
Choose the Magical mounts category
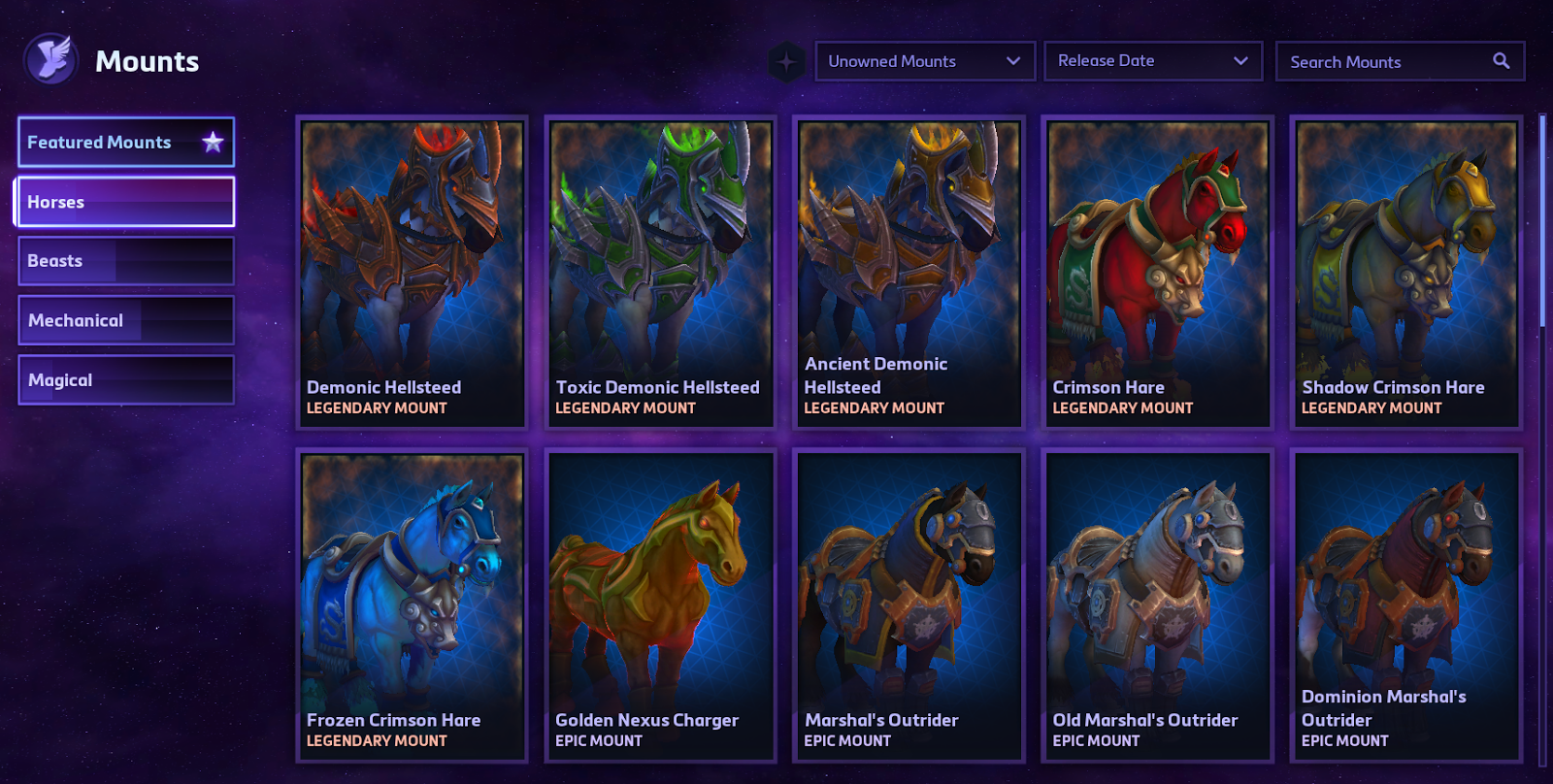coord(126,380)
